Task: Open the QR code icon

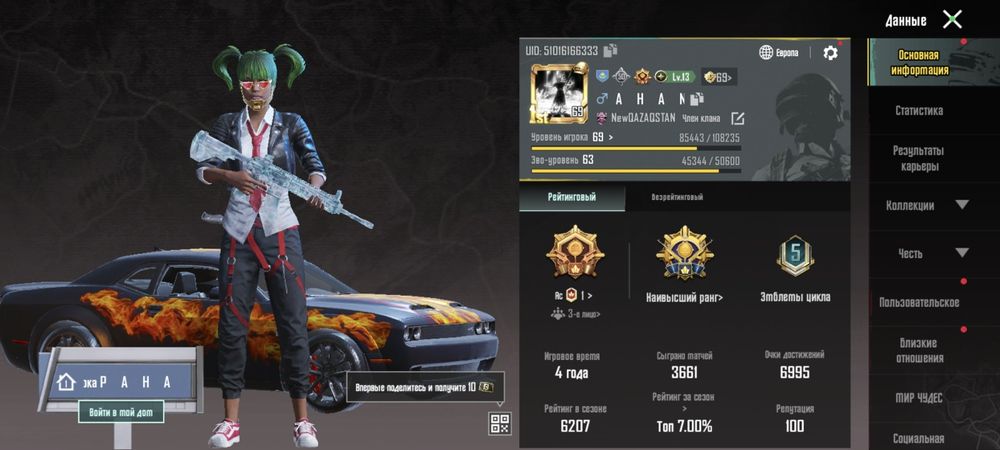Action: (x=499, y=423)
